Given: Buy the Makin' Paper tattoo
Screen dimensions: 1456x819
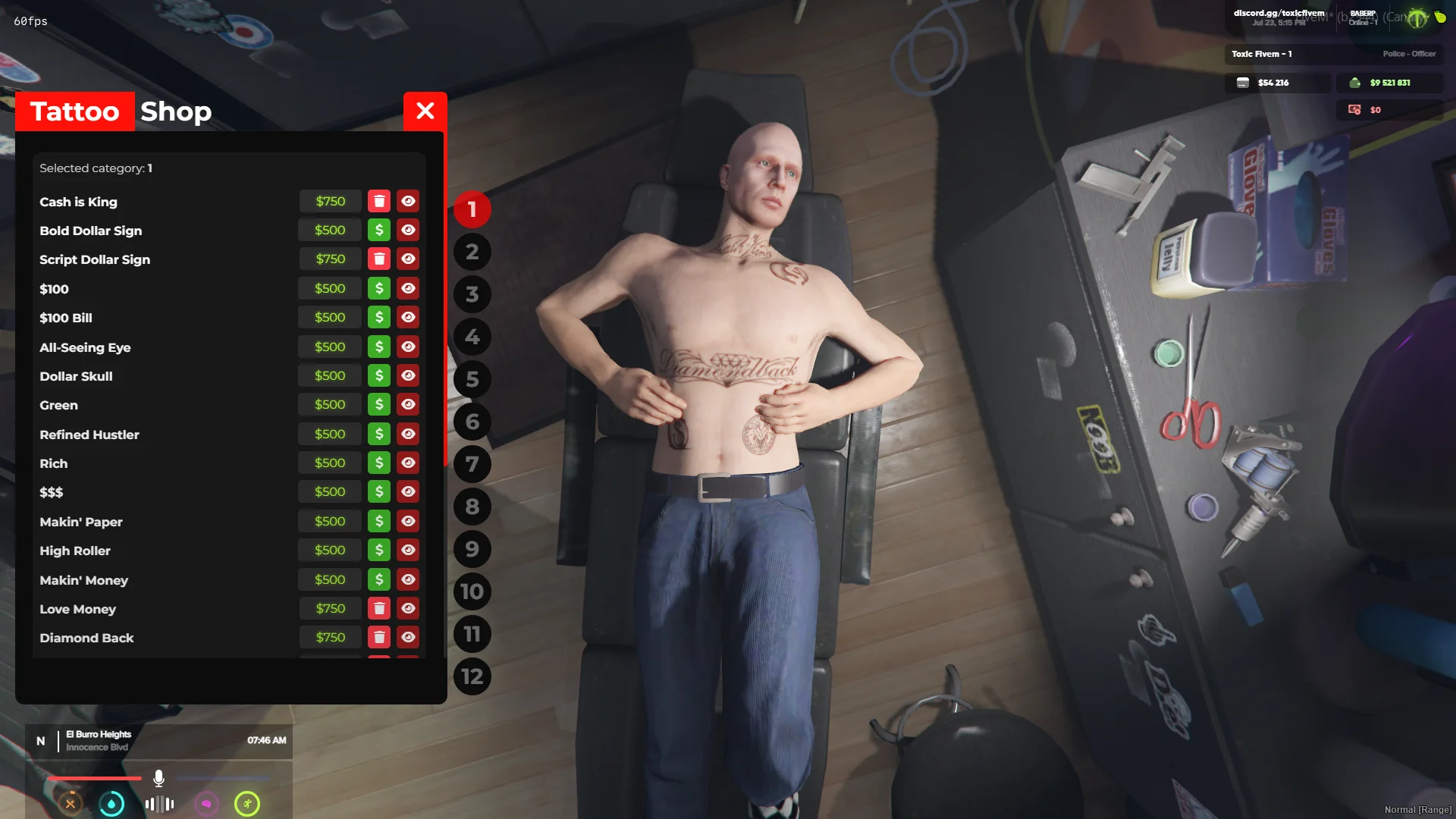Looking at the screenshot, I should point(379,521).
